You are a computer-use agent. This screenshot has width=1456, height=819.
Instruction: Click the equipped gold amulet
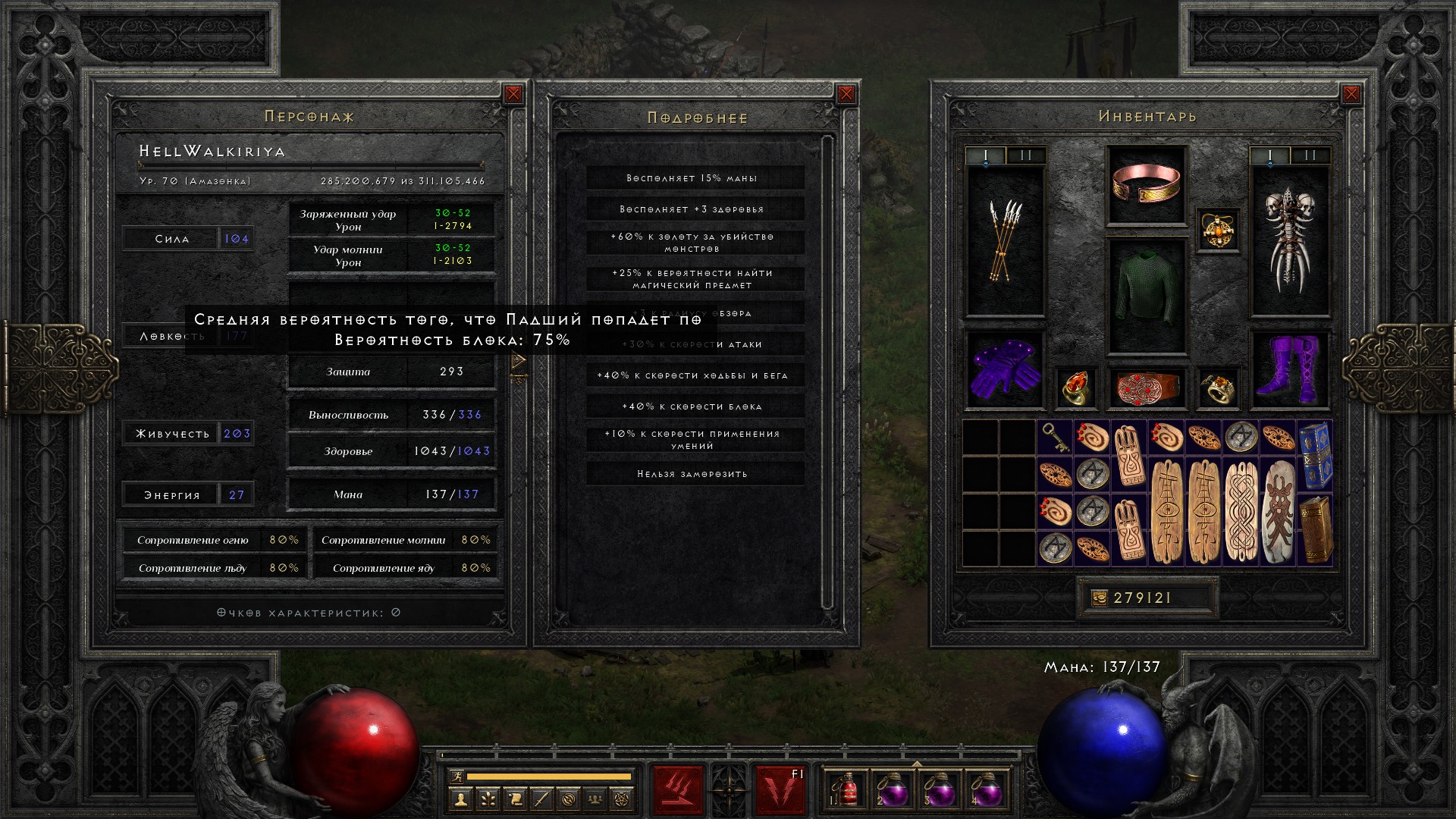[x=1218, y=230]
